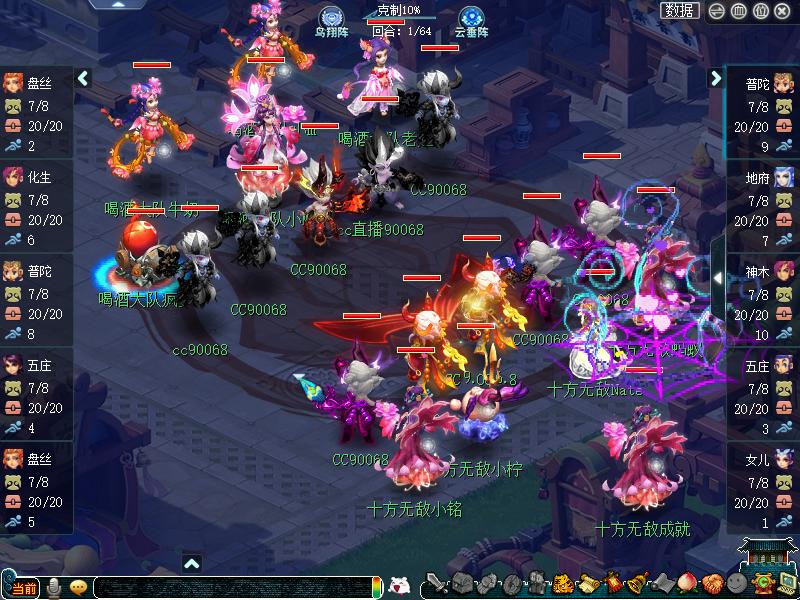Click the chat text input box

click(x=230, y=587)
